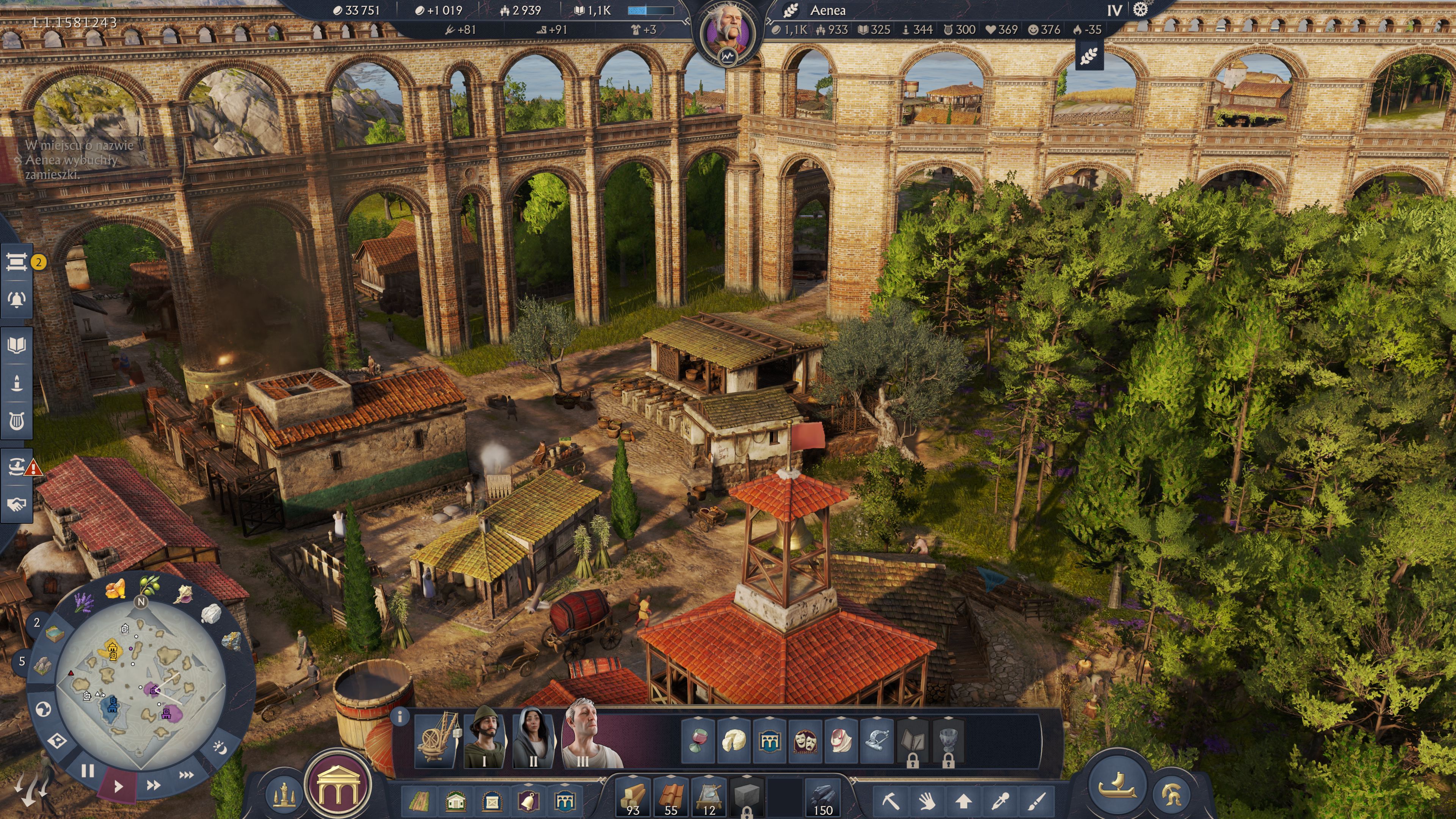Open the lyre culture panel
Screen dimensions: 1456x819
click(x=16, y=420)
